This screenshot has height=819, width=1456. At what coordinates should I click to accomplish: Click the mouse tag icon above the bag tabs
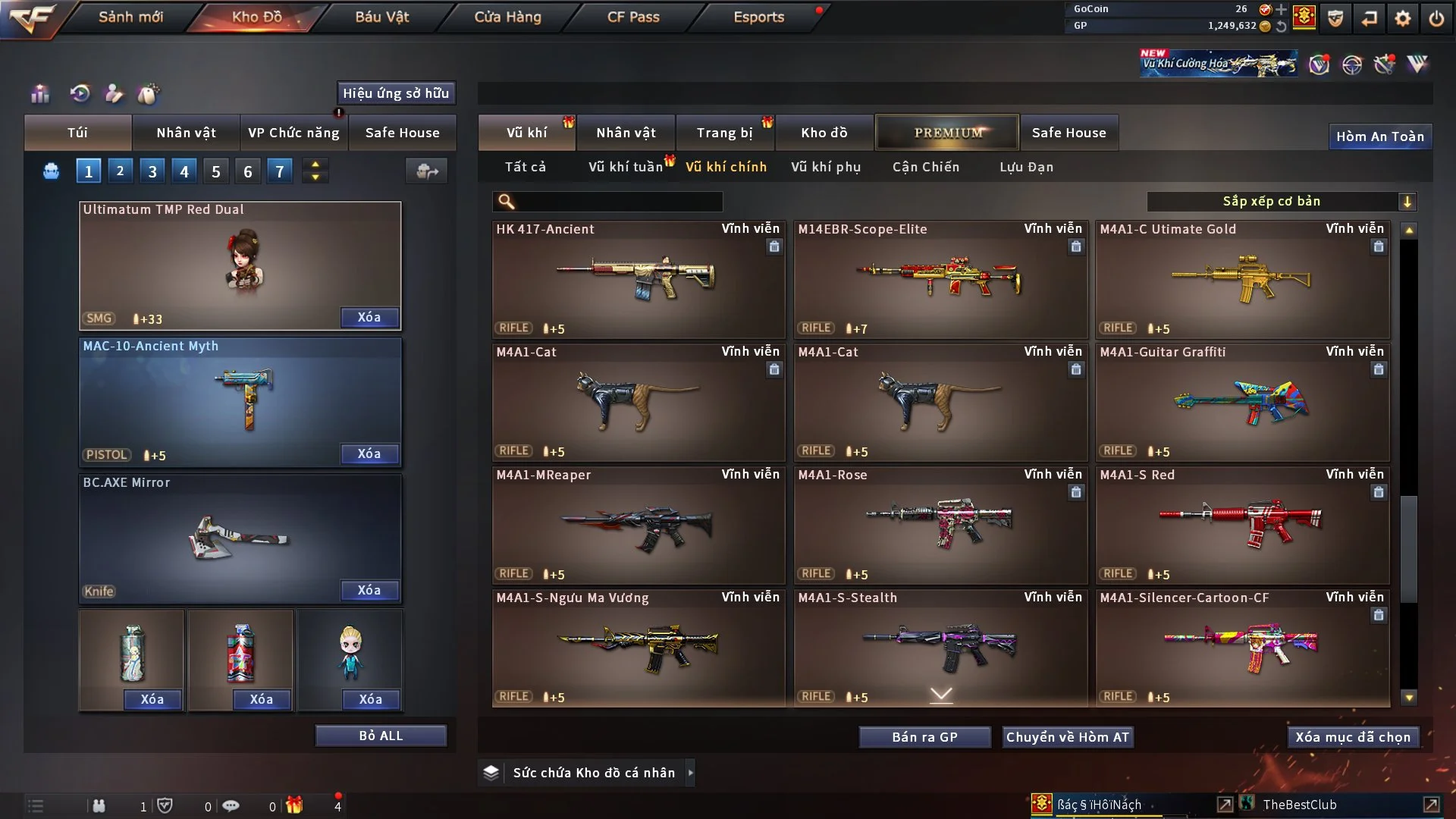(149, 94)
